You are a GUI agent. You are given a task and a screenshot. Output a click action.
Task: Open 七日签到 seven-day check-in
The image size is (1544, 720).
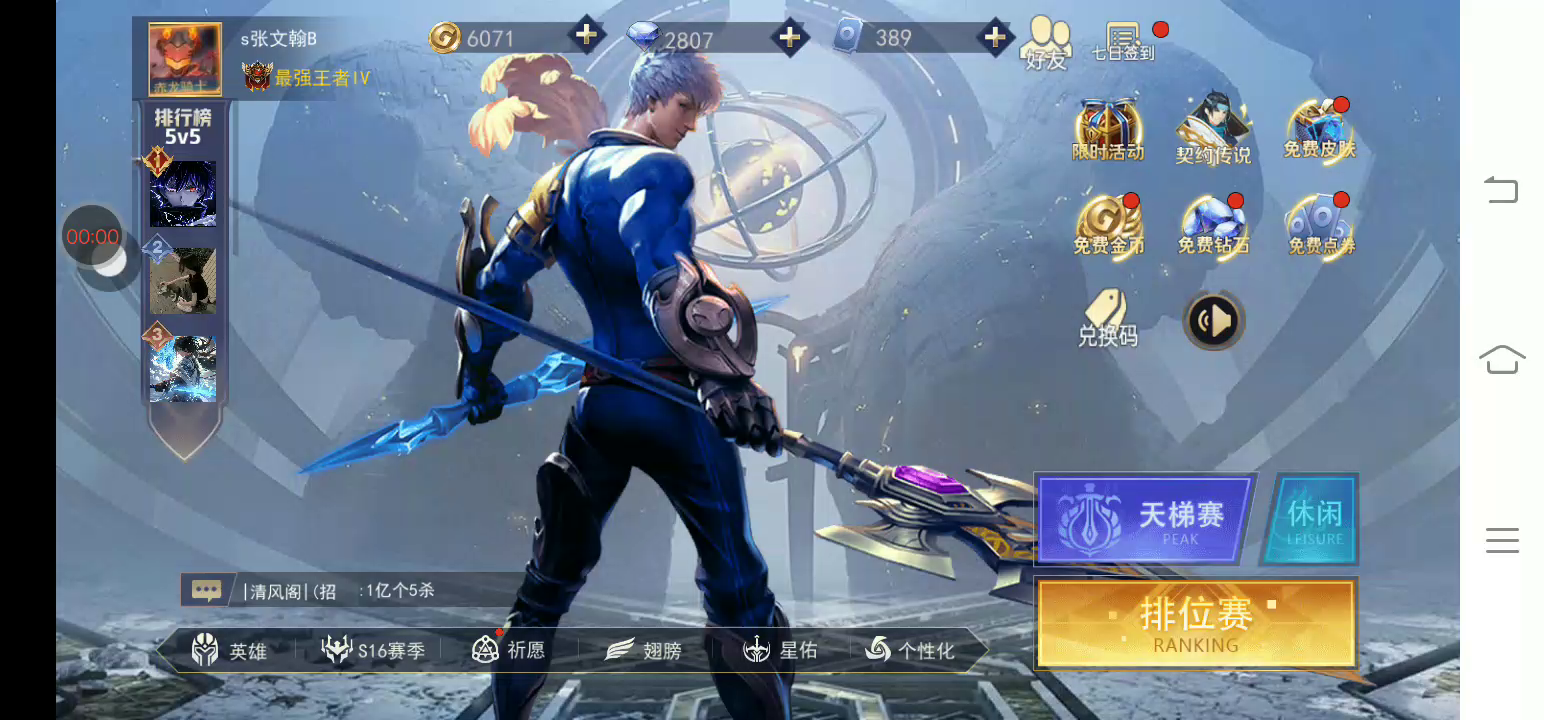[x=1124, y=42]
